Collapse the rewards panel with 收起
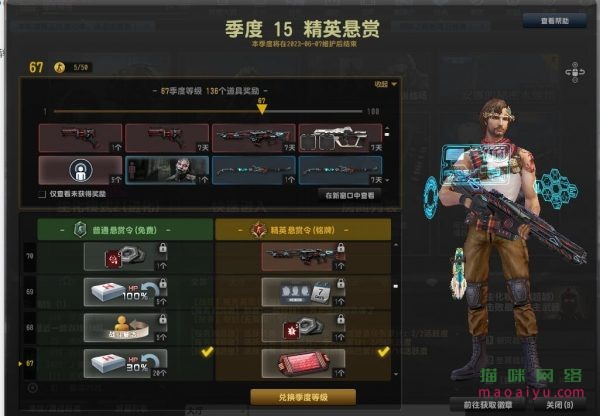The image size is (600, 416). [385, 84]
